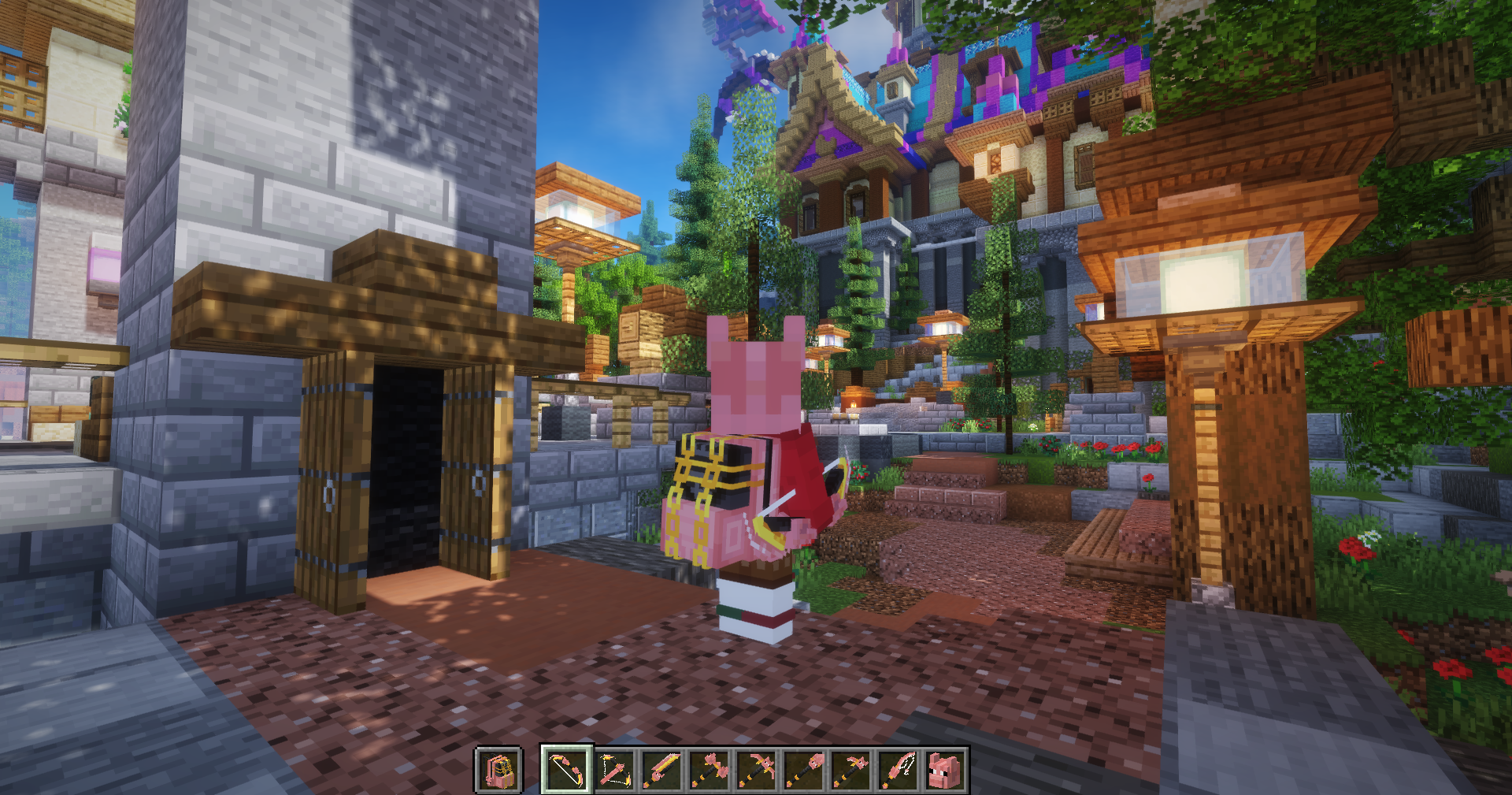Click the stone staircase in the courtyard
The image size is (1512, 795).
coord(953,489)
